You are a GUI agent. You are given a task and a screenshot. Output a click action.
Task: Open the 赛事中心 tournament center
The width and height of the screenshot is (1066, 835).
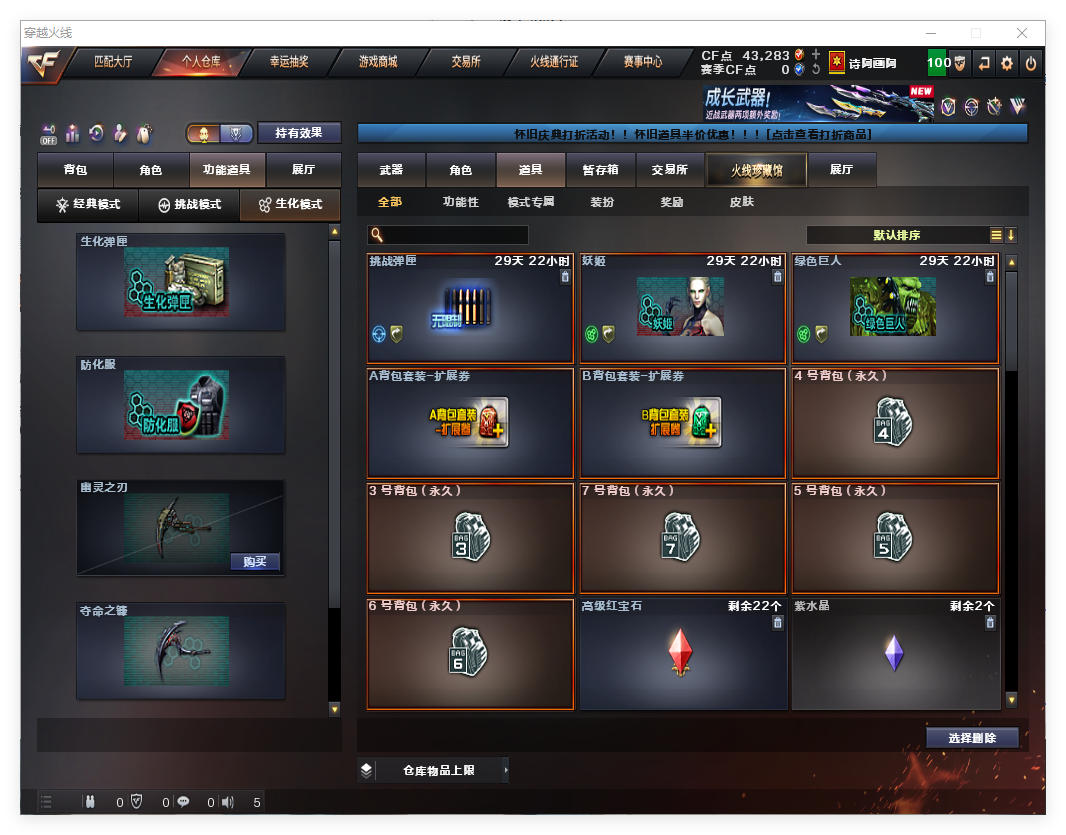[642, 62]
